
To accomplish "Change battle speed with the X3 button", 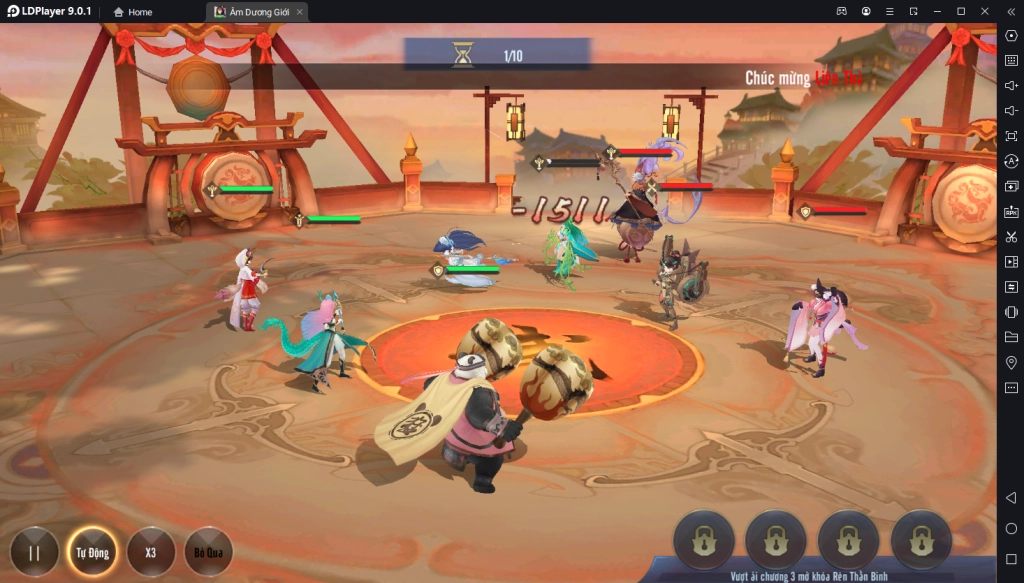I will (x=151, y=551).
